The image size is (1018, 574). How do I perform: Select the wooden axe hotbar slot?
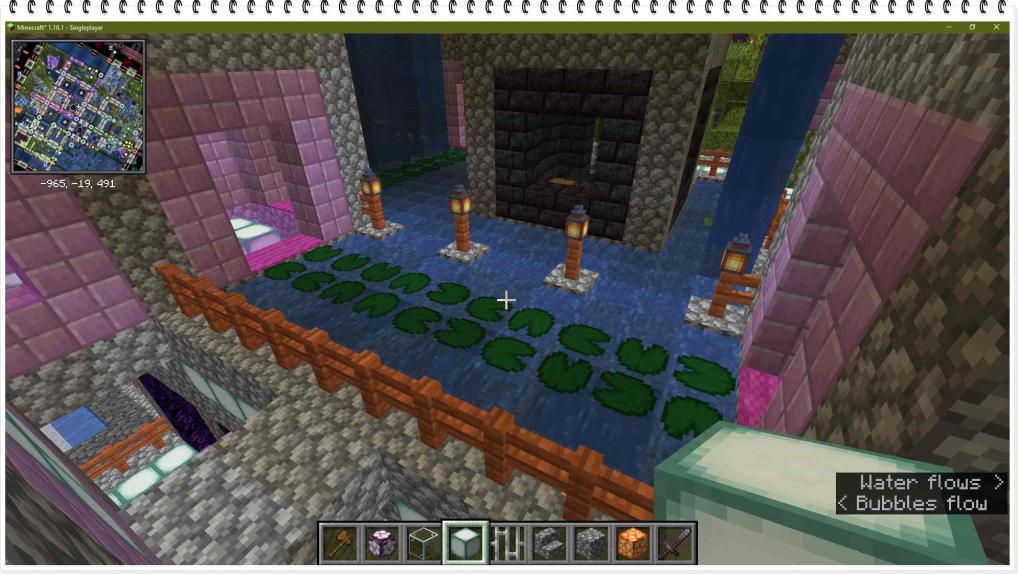pyautogui.click(x=340, y=543)
